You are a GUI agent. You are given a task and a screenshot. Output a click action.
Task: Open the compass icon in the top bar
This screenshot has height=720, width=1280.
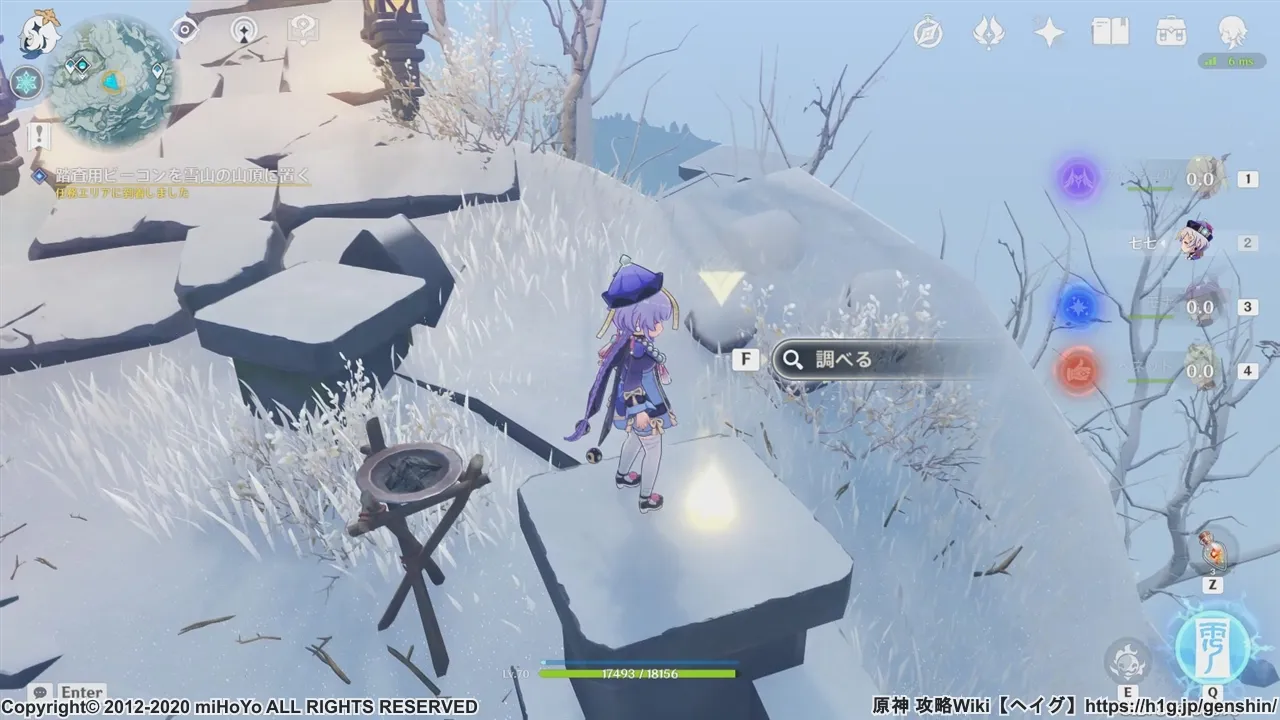(x=928, y=33)
